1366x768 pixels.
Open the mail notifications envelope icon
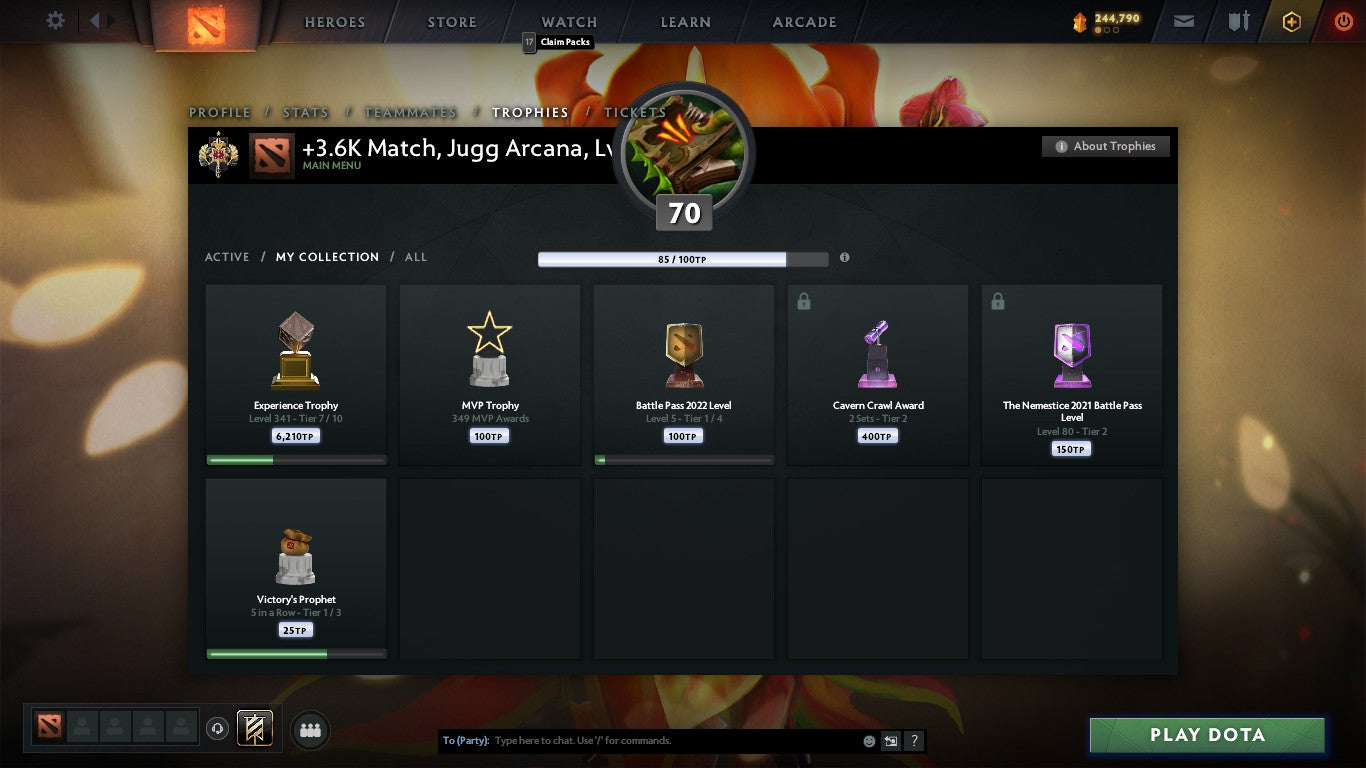(1183, 21)
